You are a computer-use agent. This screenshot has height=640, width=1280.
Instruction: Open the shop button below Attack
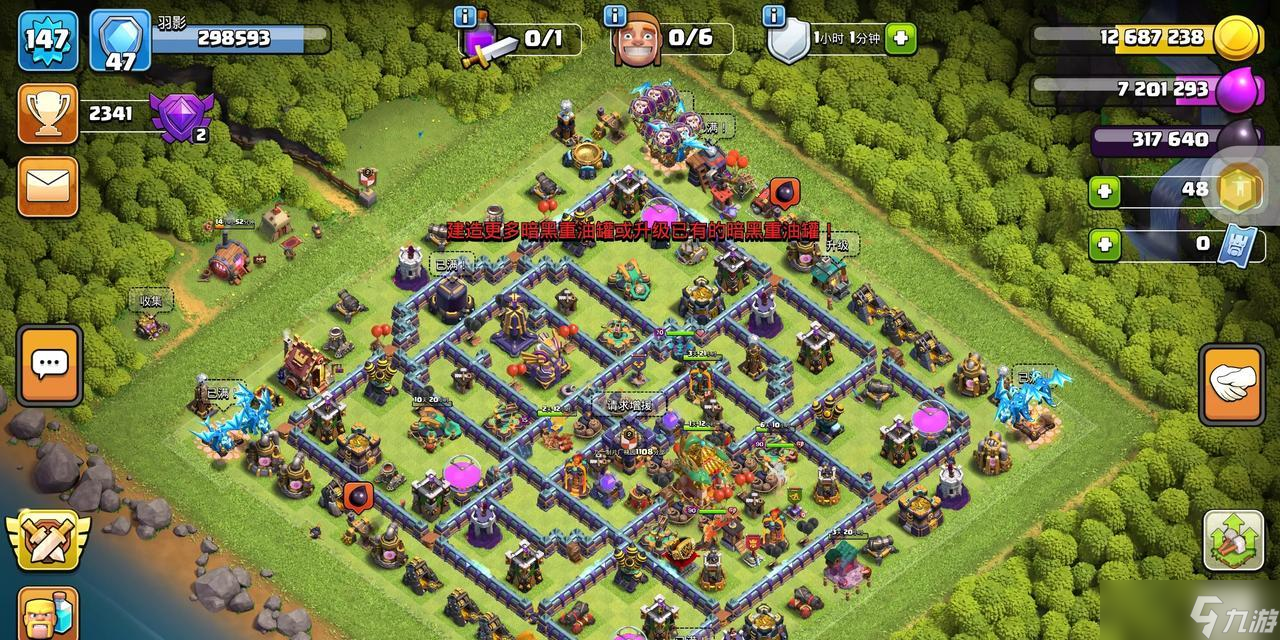pos(47,612)
